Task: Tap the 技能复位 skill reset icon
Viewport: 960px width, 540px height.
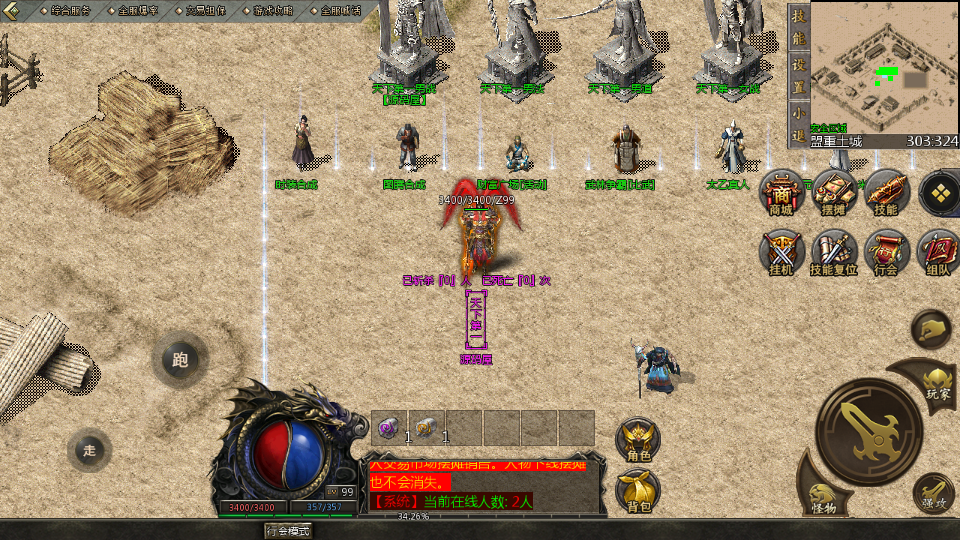Action: 833,253
